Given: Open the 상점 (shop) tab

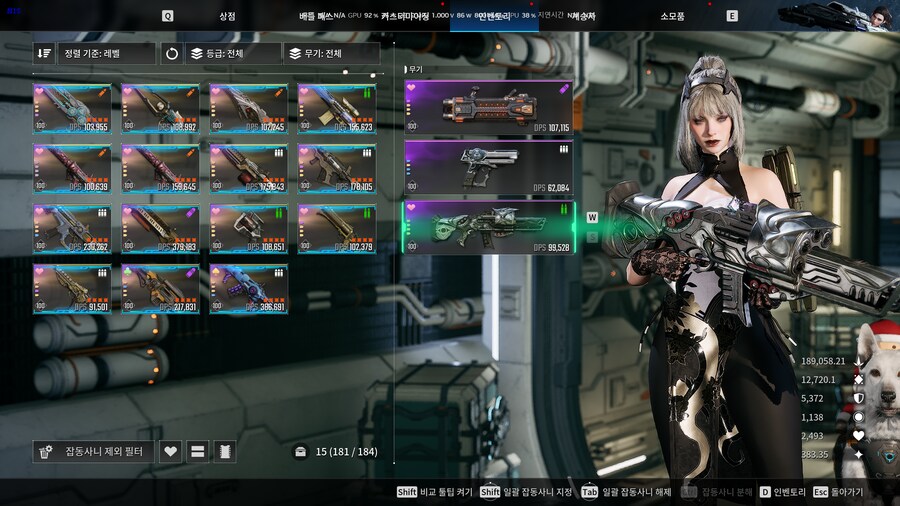Looking at the screenshot, I should [x=227, y=16].
